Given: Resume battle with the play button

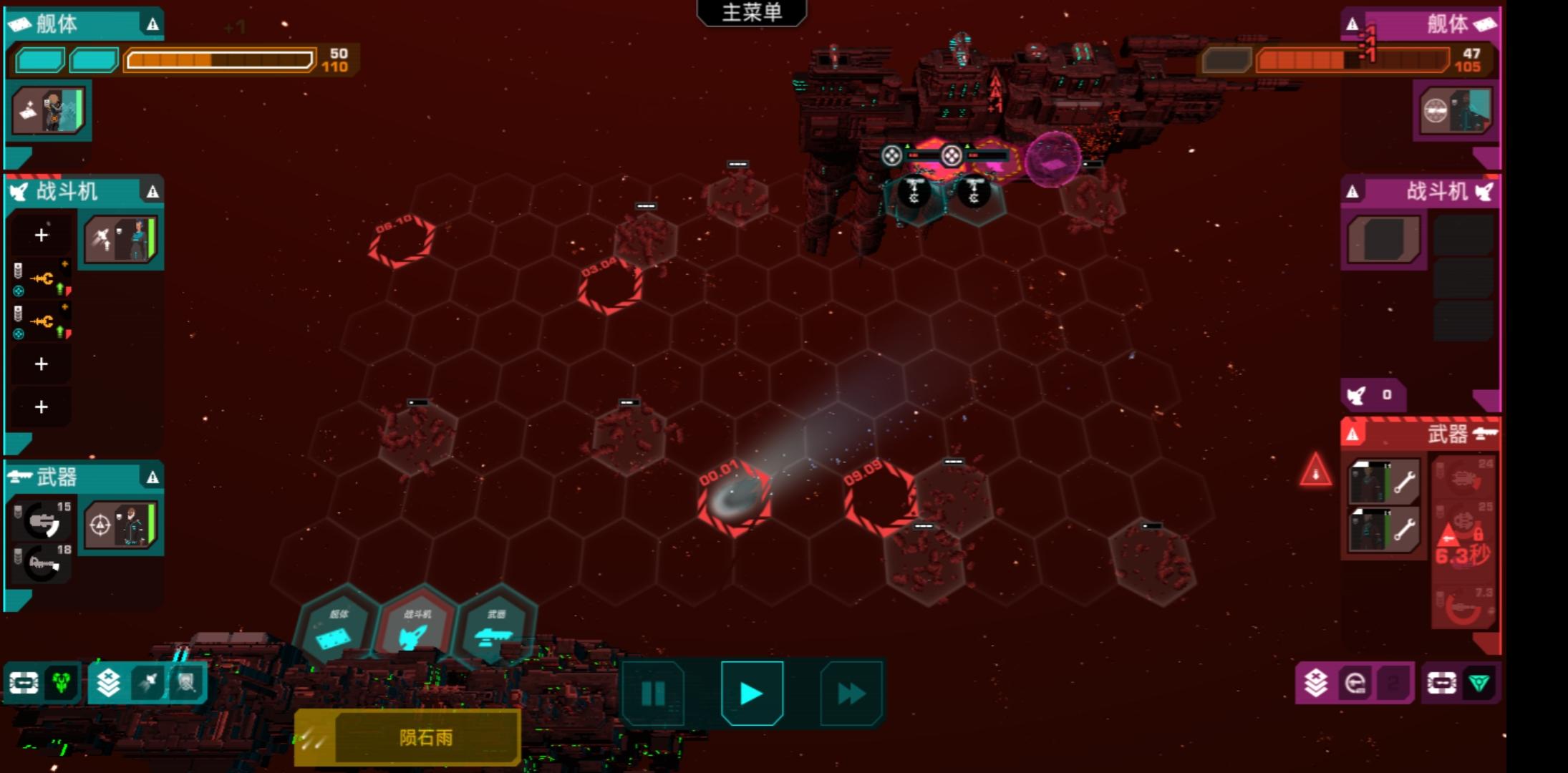Looking at the screenshot, I should tap(751, 693).
